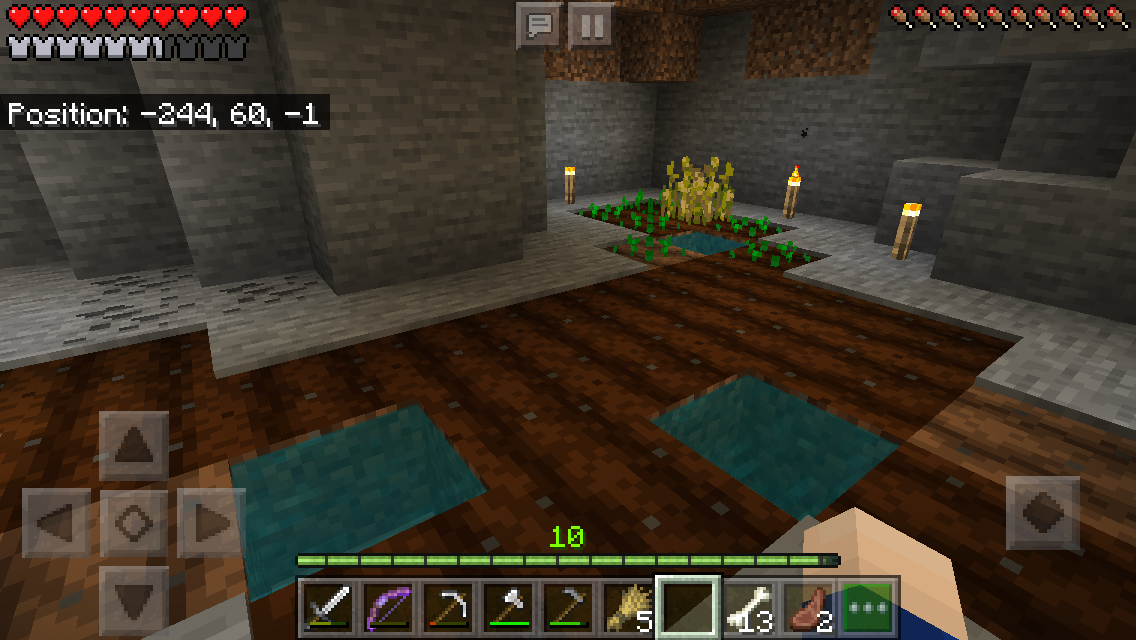
Task: Tap the strafe right arrow
Action: pos(212,524)
